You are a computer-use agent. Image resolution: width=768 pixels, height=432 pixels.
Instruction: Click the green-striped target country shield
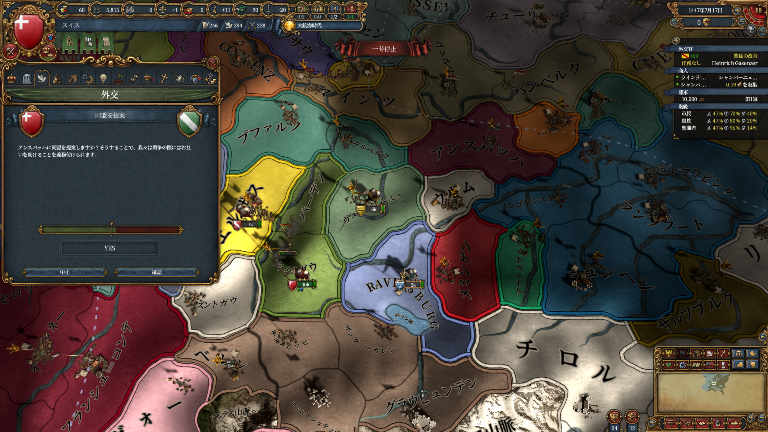(189, 122)
